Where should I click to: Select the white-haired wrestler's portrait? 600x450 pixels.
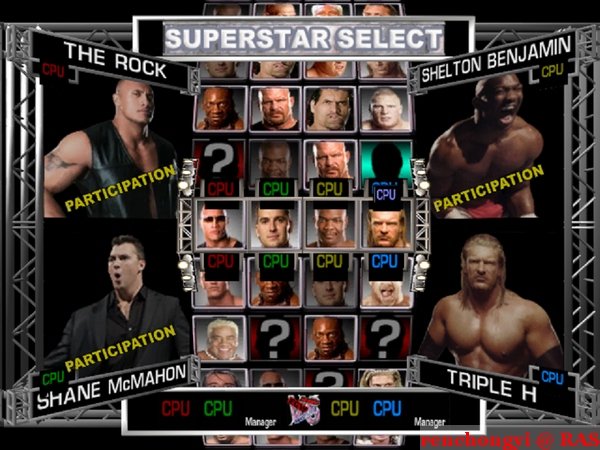220,338
